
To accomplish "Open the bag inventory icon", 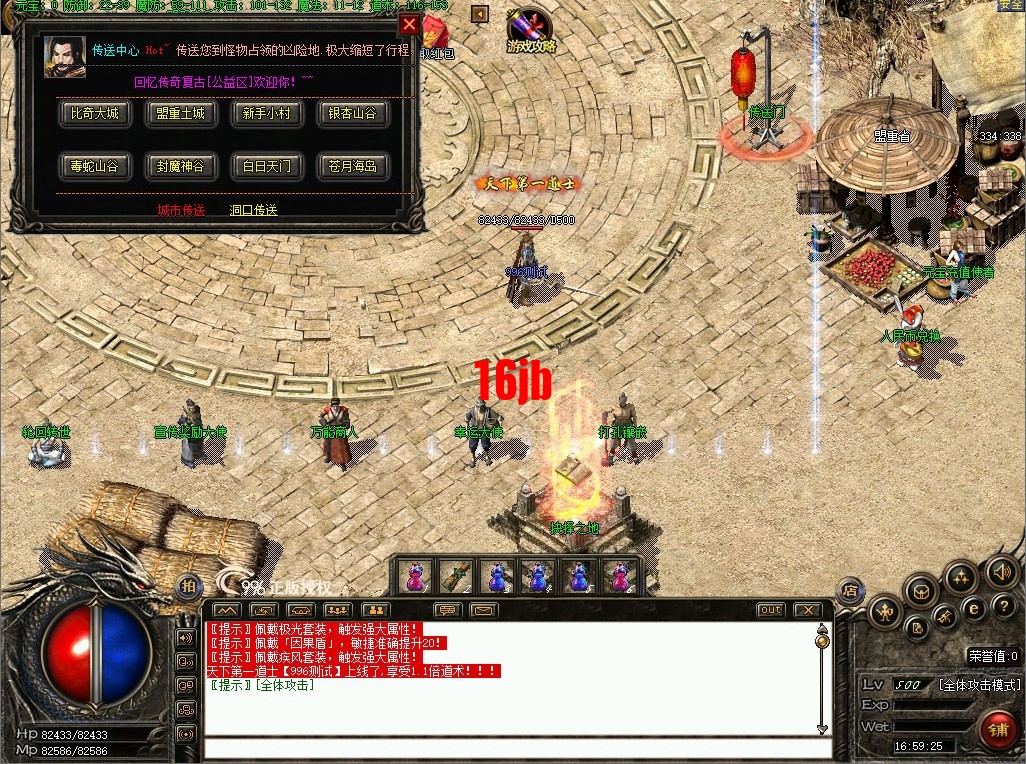I will coord(920,592).
